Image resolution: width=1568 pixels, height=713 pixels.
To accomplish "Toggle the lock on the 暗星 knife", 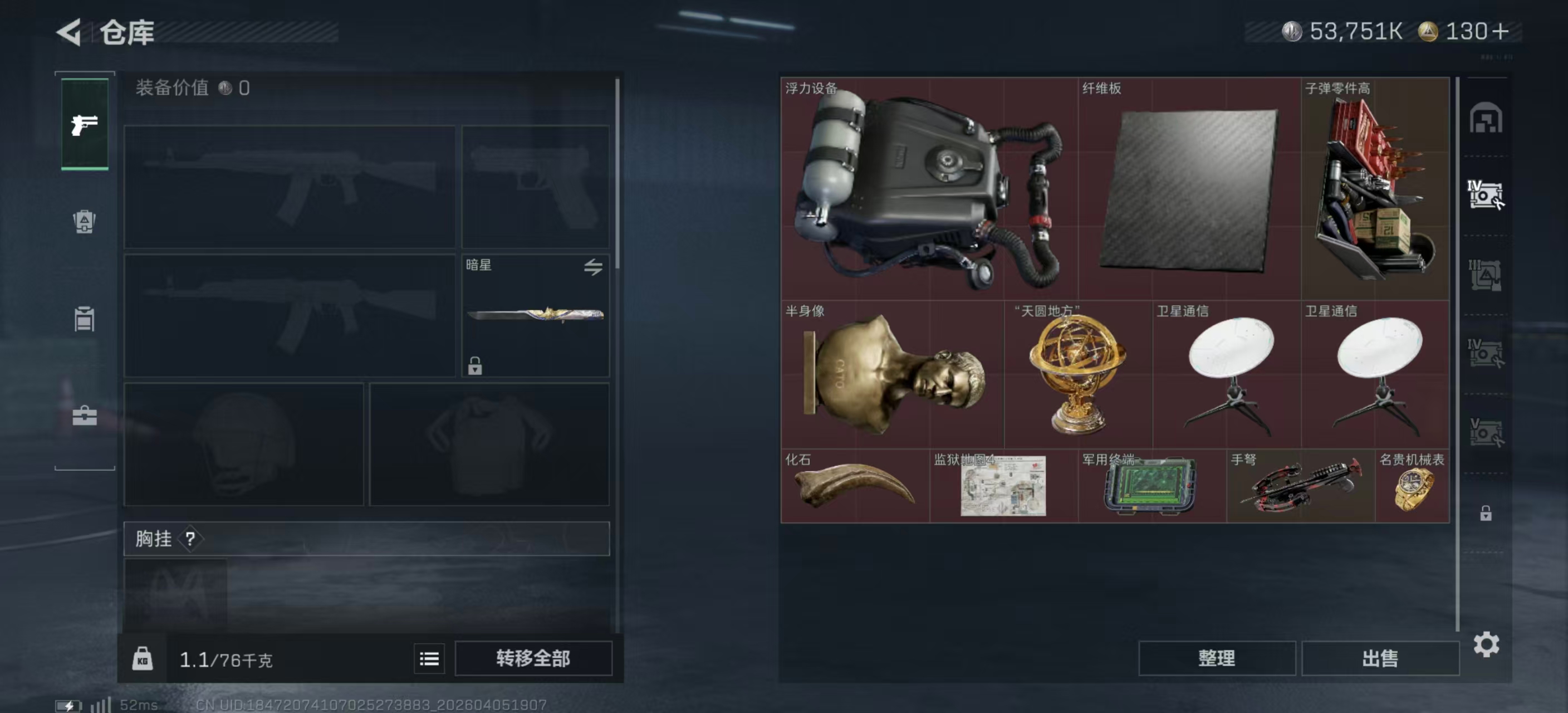I will (x=474, y=368).
